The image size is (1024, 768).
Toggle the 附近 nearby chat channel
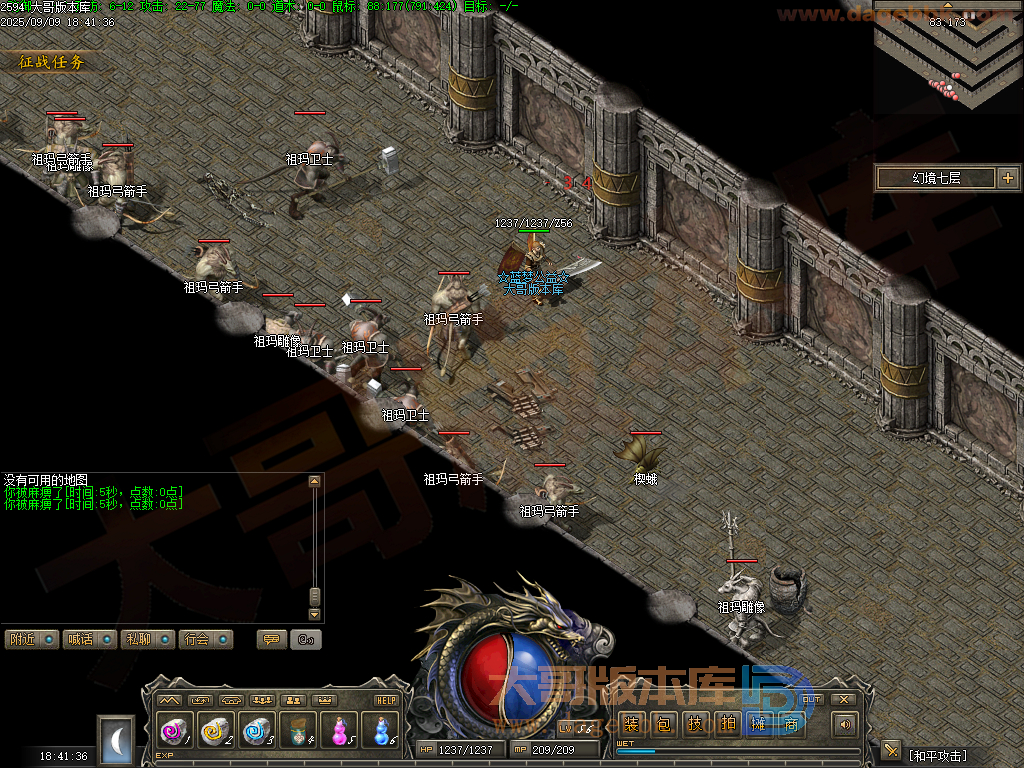(32, 639)
